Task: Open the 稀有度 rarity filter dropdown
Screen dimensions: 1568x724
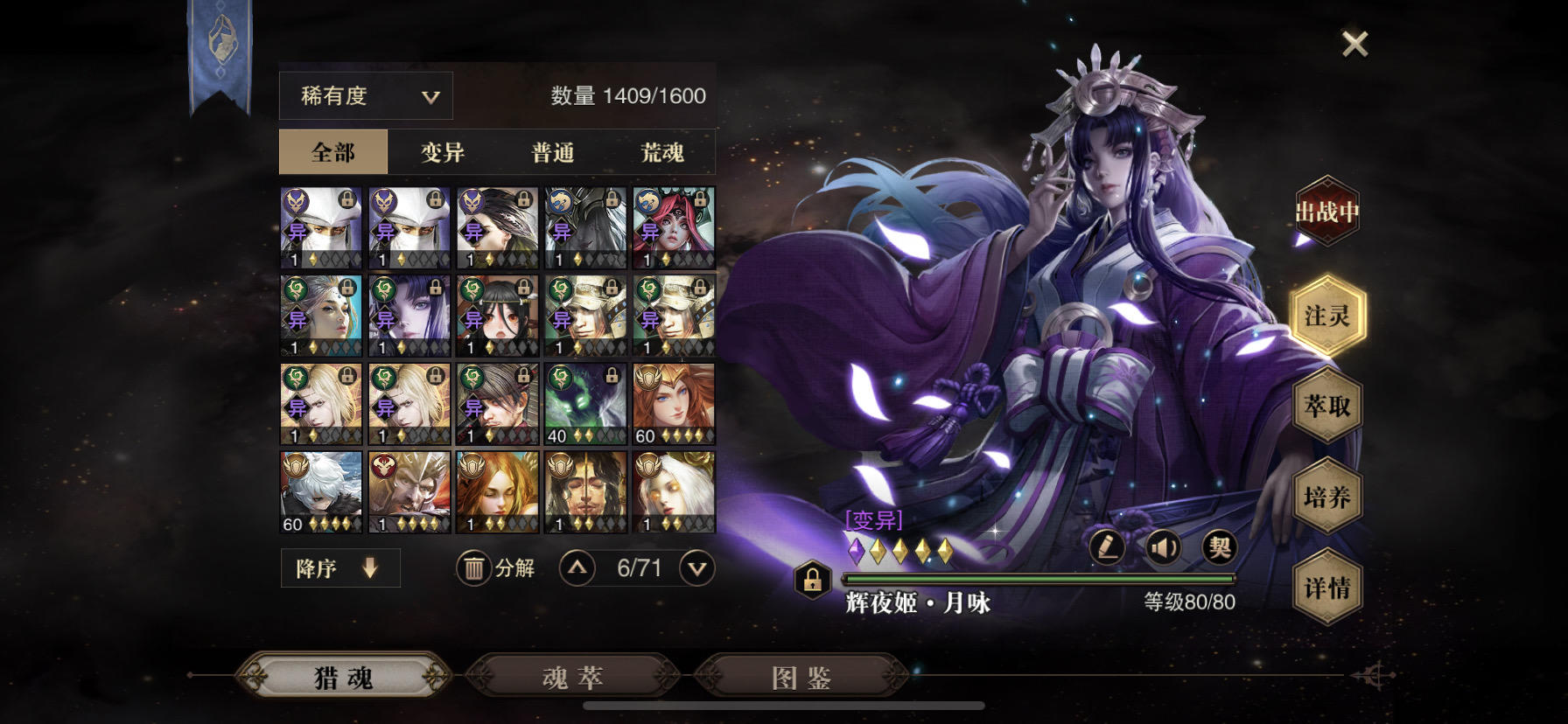Action: pos(365,94)
